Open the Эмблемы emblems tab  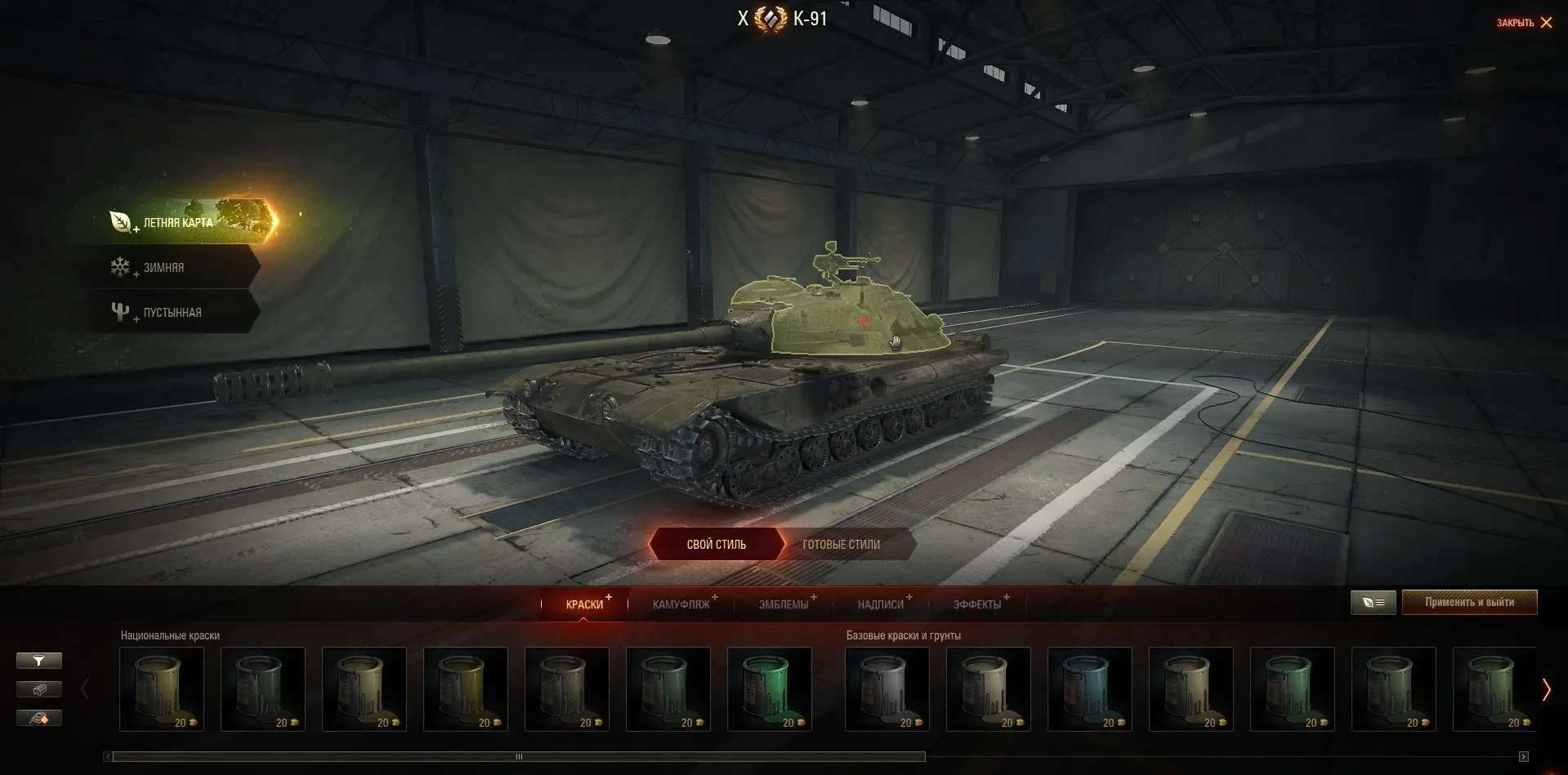tap(784, 604)
